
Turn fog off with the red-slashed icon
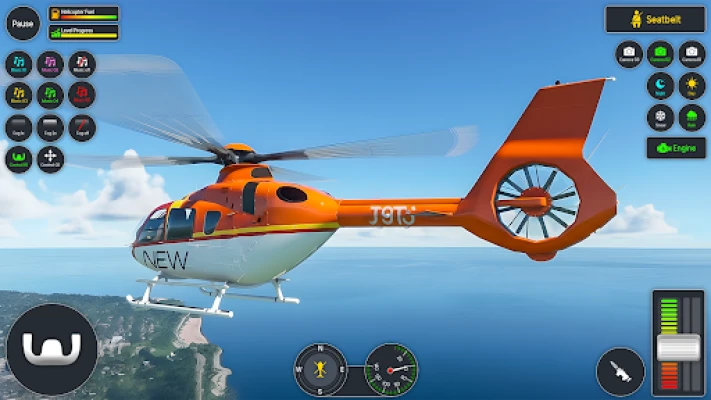[82, 128]
